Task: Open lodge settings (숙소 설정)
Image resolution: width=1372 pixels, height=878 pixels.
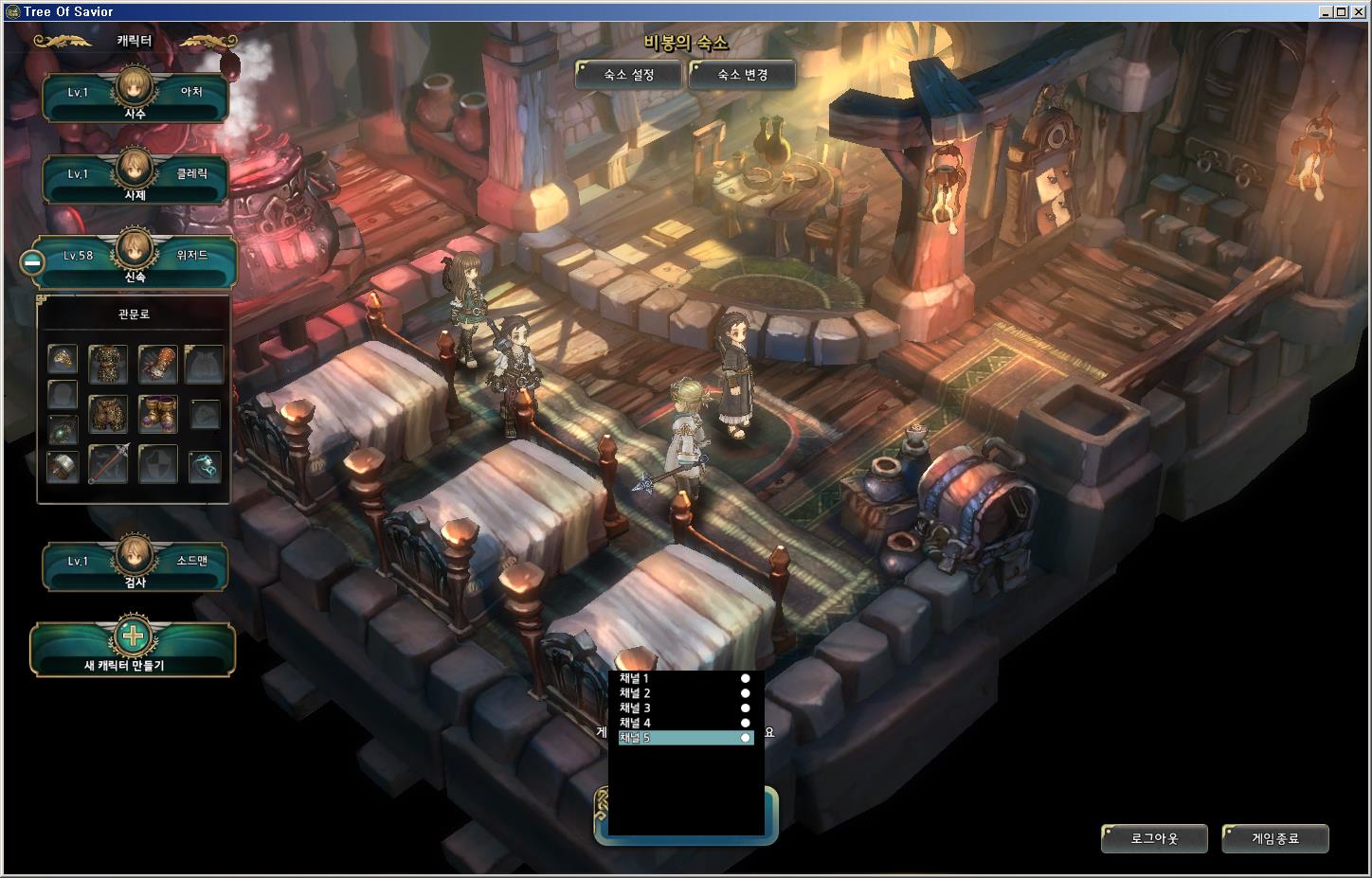Action: click(x=628, y=75)
